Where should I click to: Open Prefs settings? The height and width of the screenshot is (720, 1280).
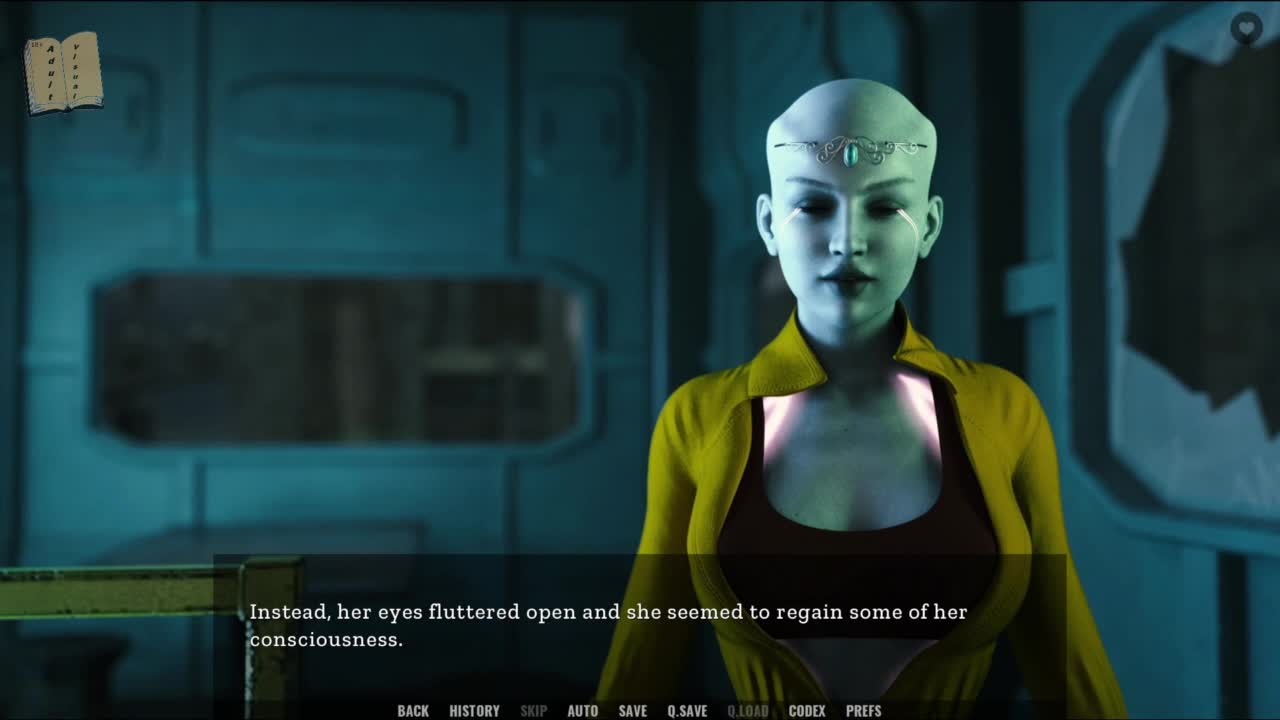[x=863, y=711]
